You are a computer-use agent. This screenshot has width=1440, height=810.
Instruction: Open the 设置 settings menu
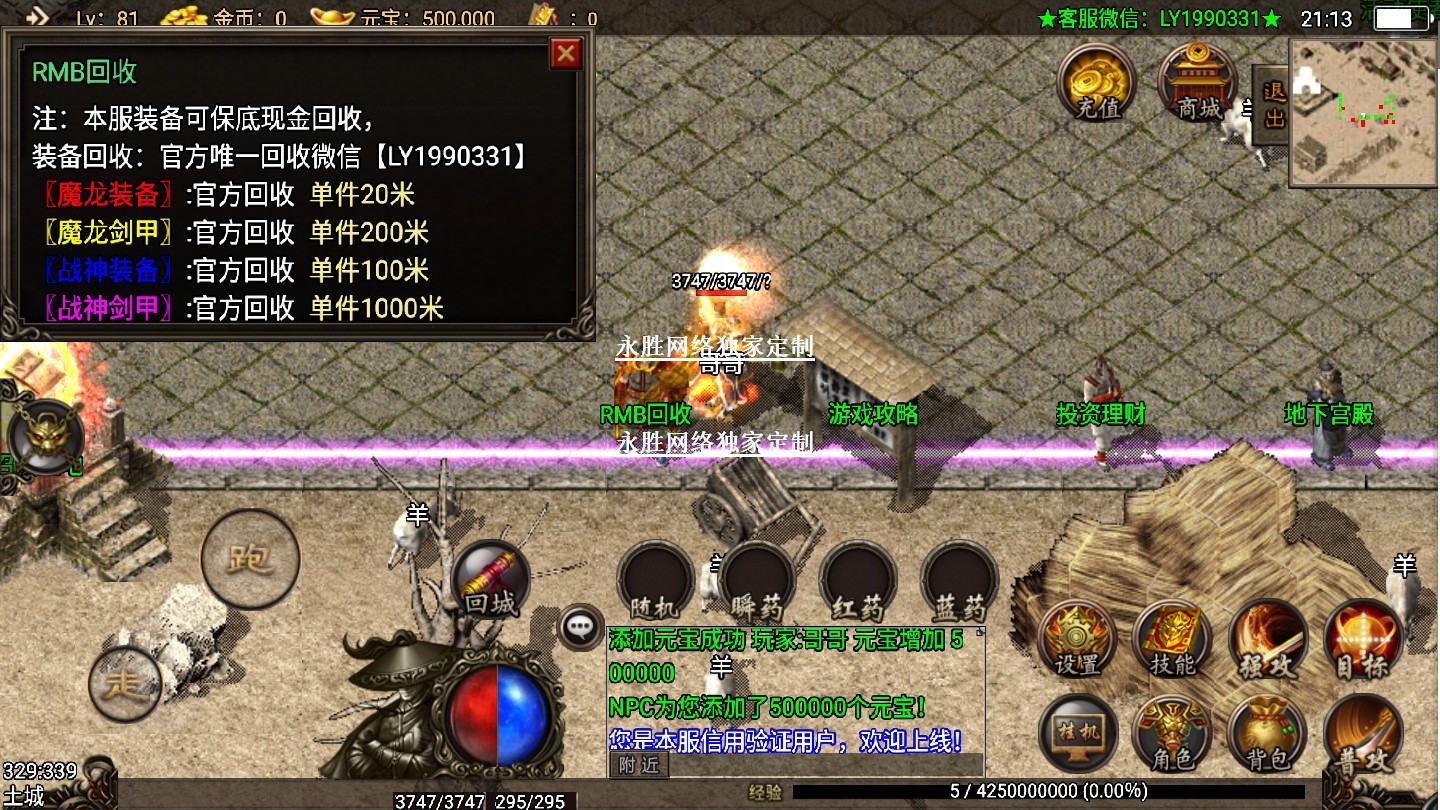pos(1077,639)
